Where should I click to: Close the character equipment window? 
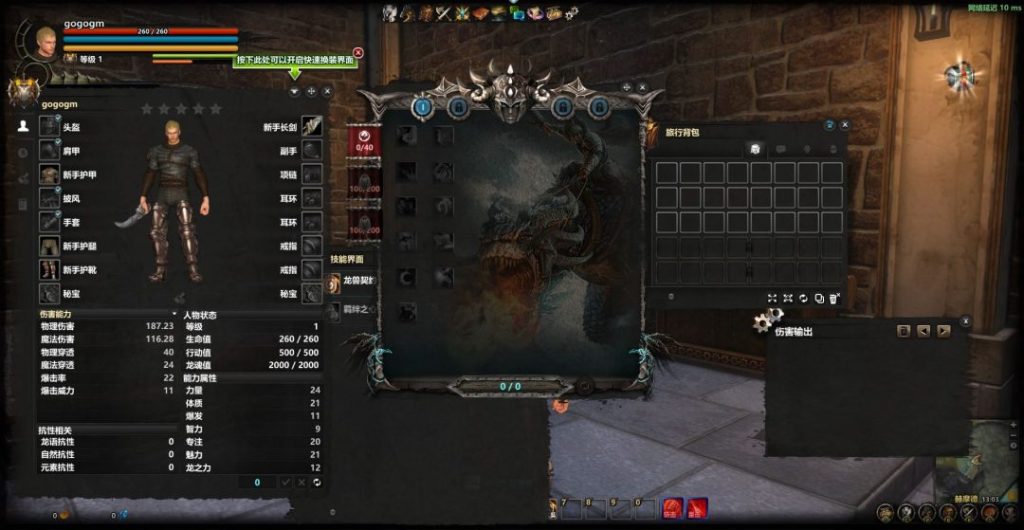pyautogui.click(x=327, y=91)
